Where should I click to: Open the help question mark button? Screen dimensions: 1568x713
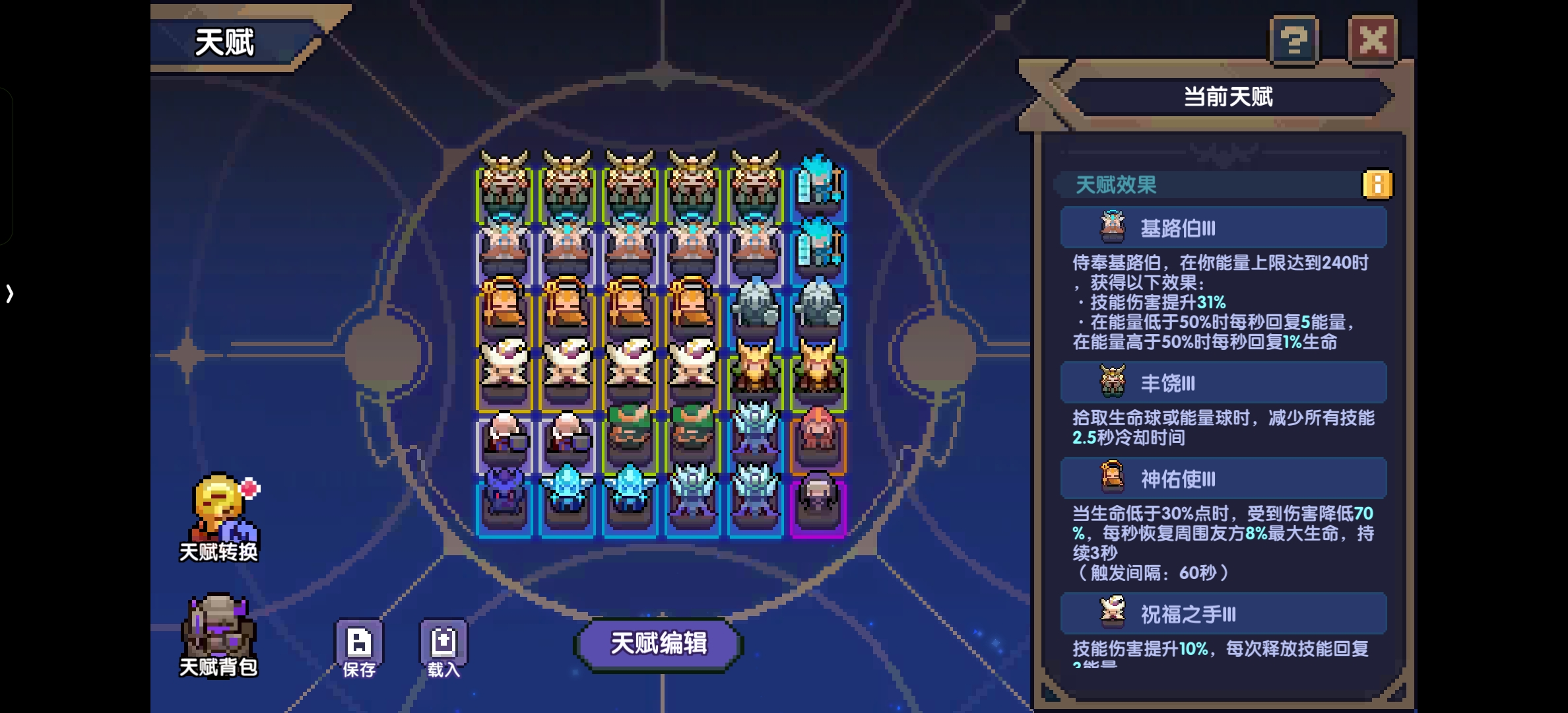1294,41
